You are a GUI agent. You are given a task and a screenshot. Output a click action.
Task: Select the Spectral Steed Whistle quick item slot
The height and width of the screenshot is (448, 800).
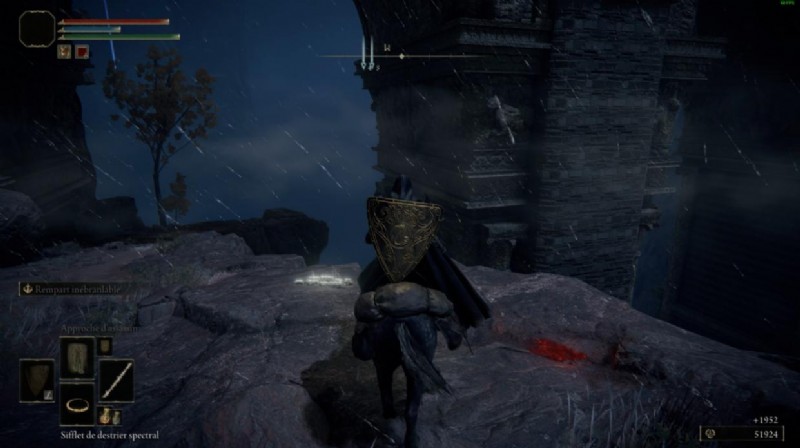click(x=77, y=406)
